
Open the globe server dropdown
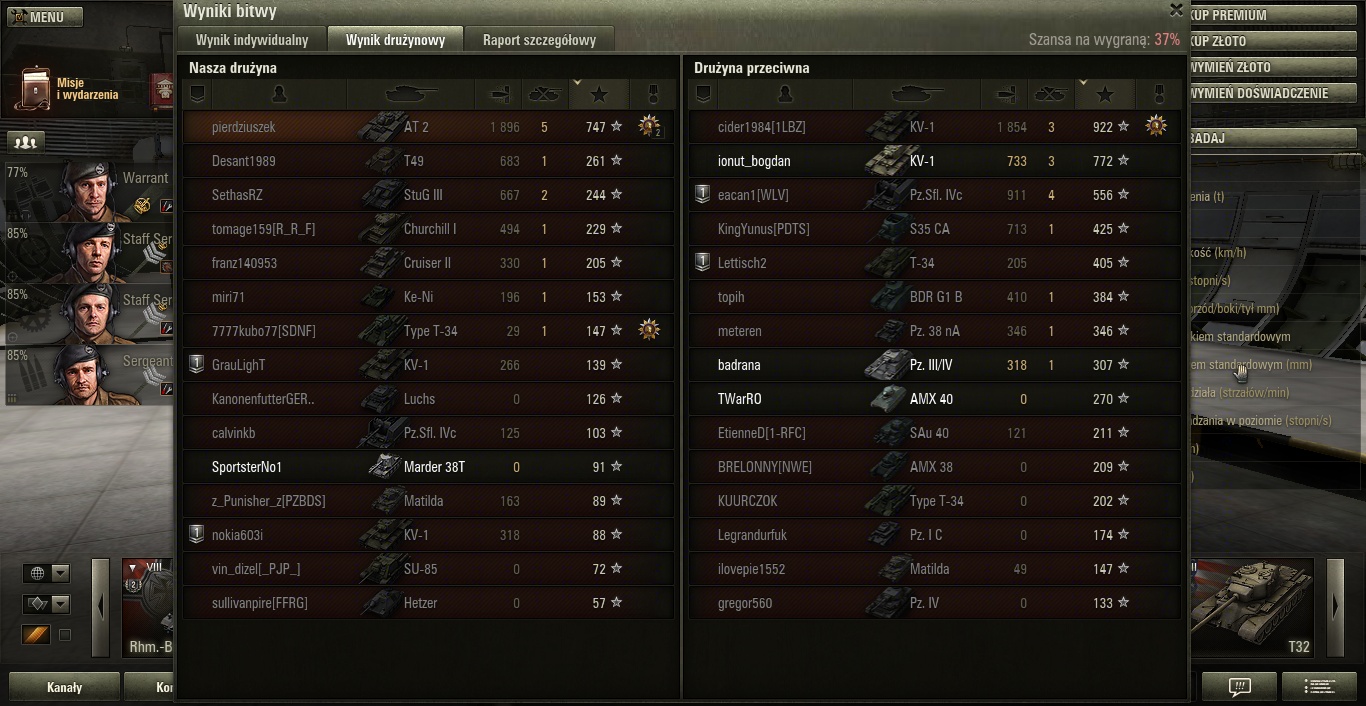(x=47, y=573)
